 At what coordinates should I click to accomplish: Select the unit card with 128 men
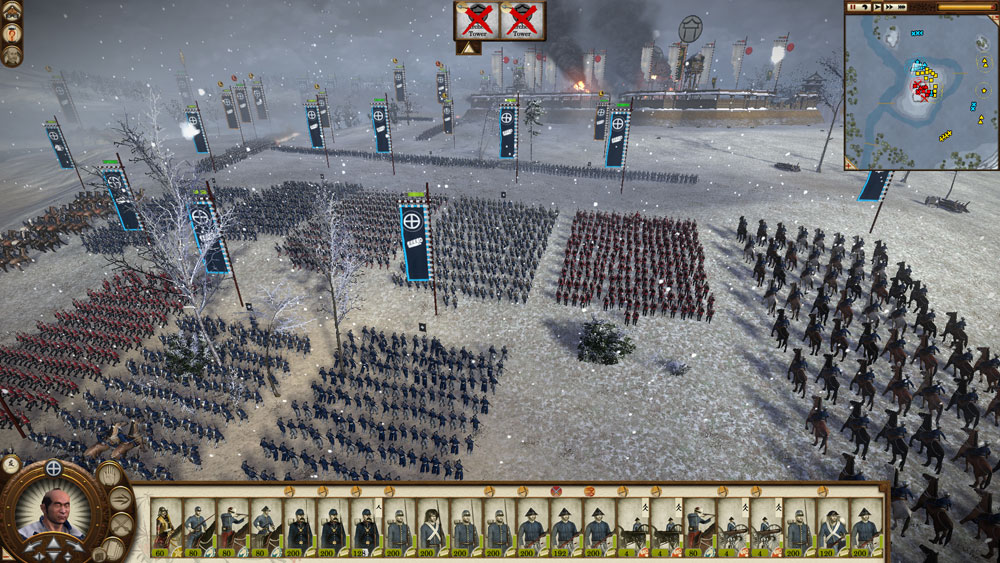pyautogui.click(x=366, y=524)
